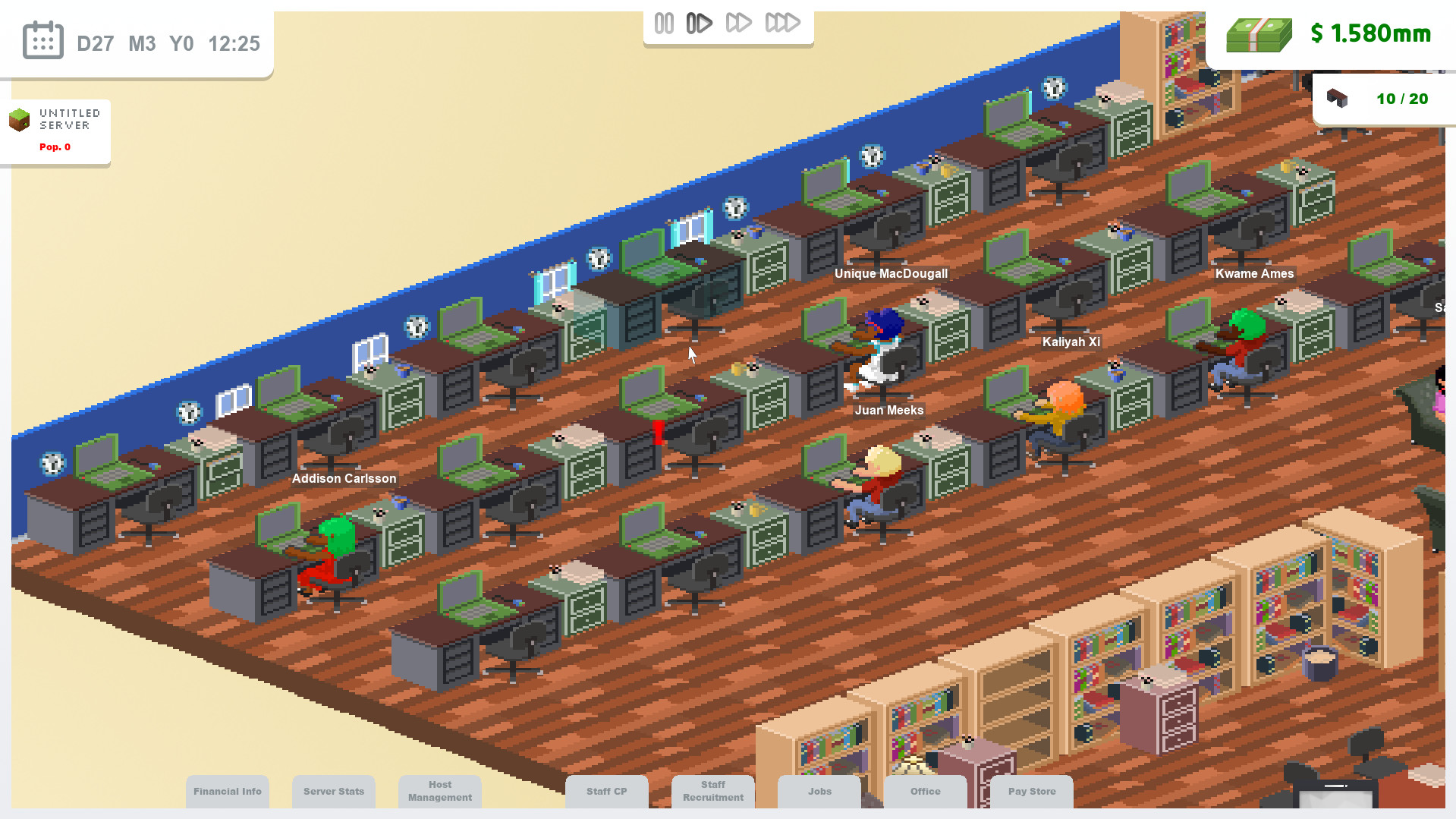Click the red cup sitting on a desk
The image size is (1456, 819).
657,433
